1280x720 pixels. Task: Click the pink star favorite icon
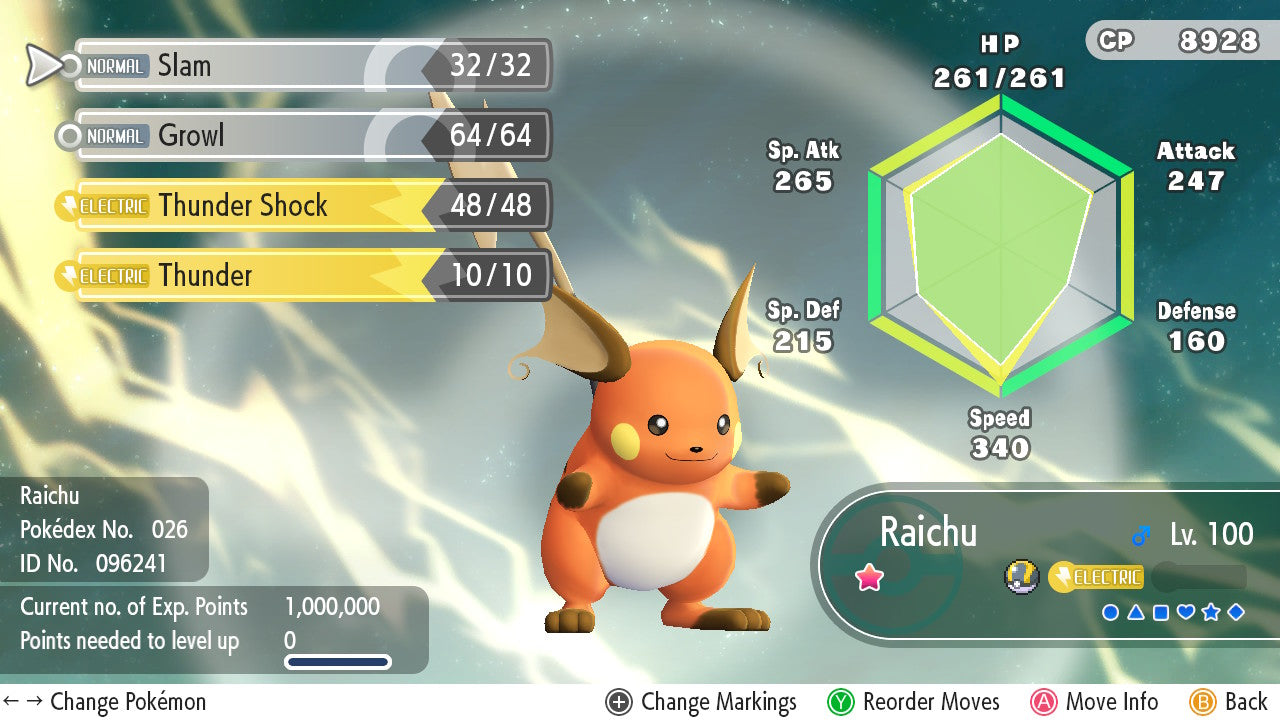[869, 577]
